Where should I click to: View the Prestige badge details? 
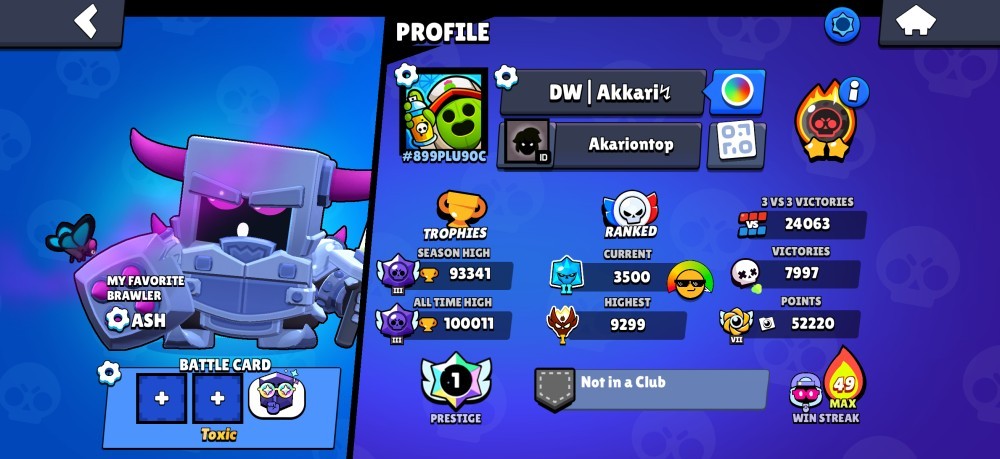pyautogui.click(x=456, y=384)
